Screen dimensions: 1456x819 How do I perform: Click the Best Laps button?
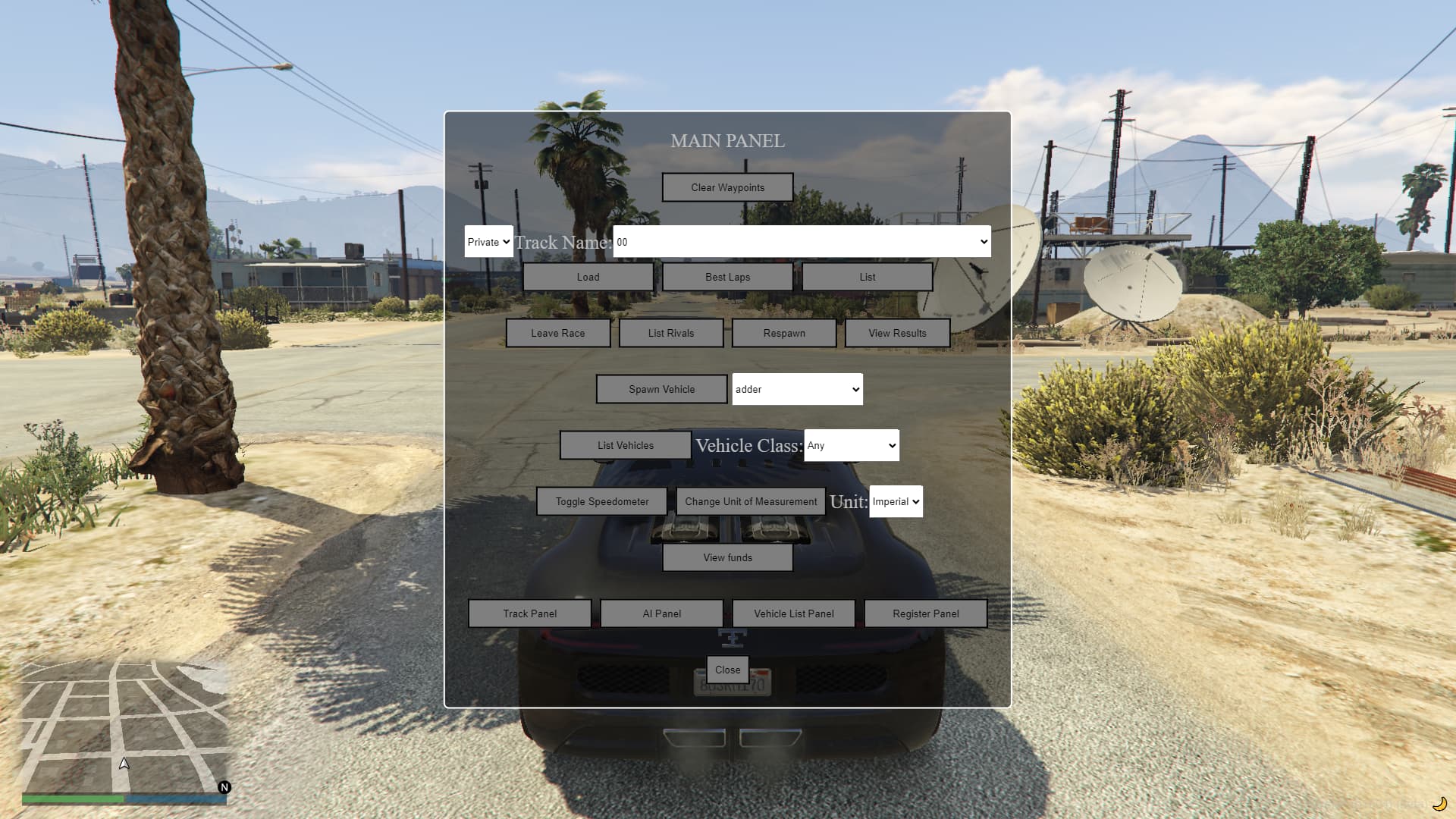point(727,276)
